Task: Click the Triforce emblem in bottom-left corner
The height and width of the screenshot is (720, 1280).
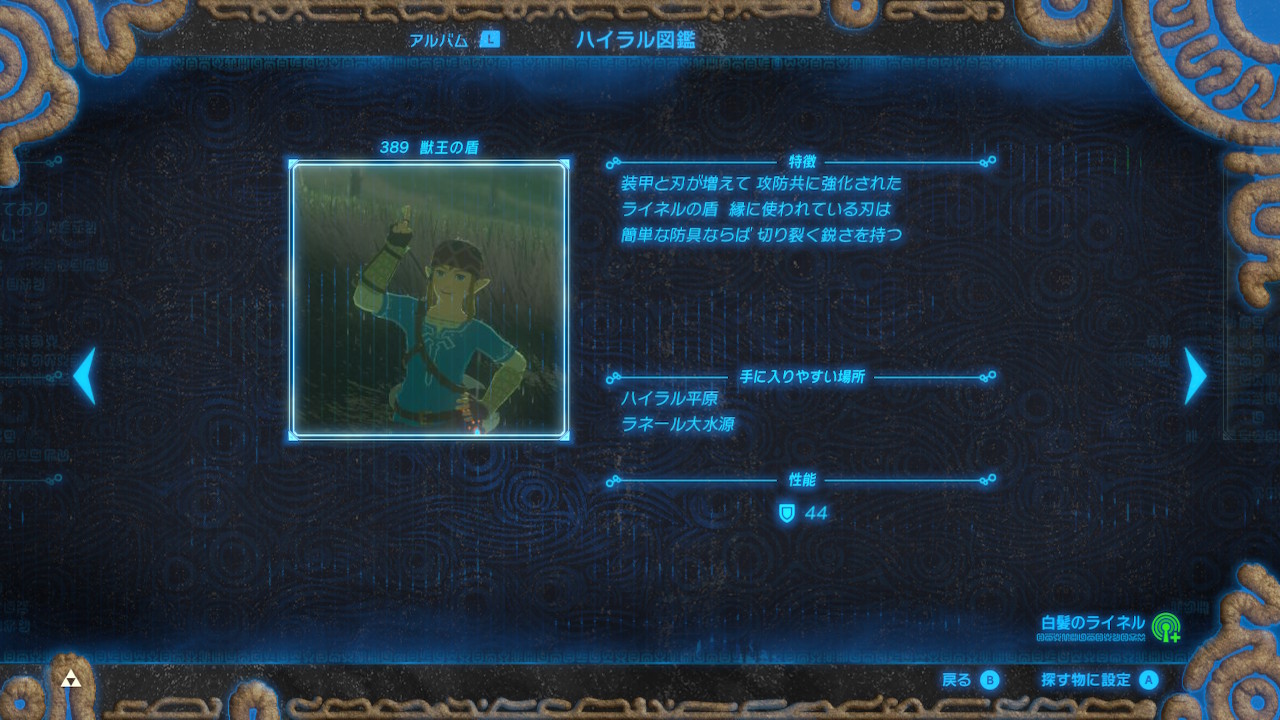Action: (69, 679)
